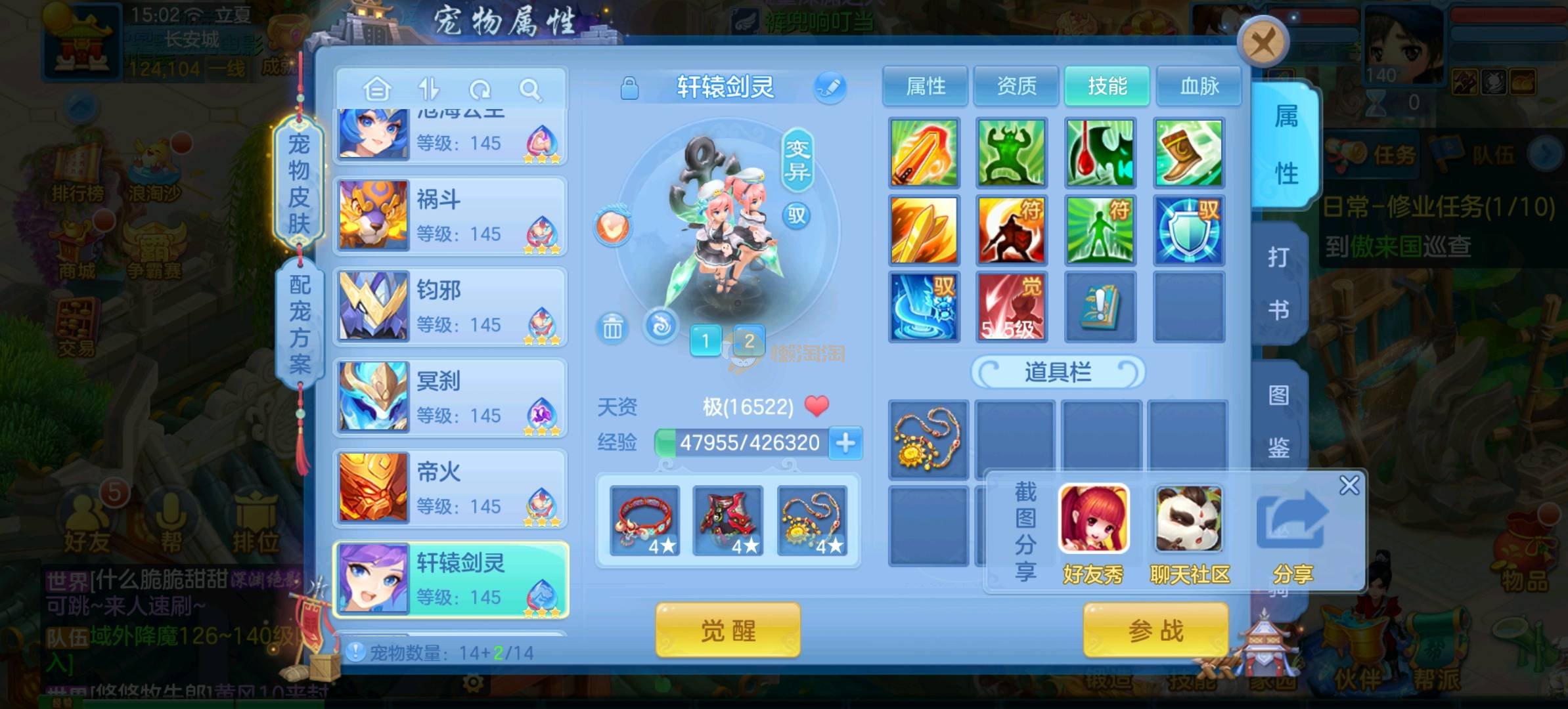
Task: Open the 配宠方案 side tab
Action: coord(300,323)
